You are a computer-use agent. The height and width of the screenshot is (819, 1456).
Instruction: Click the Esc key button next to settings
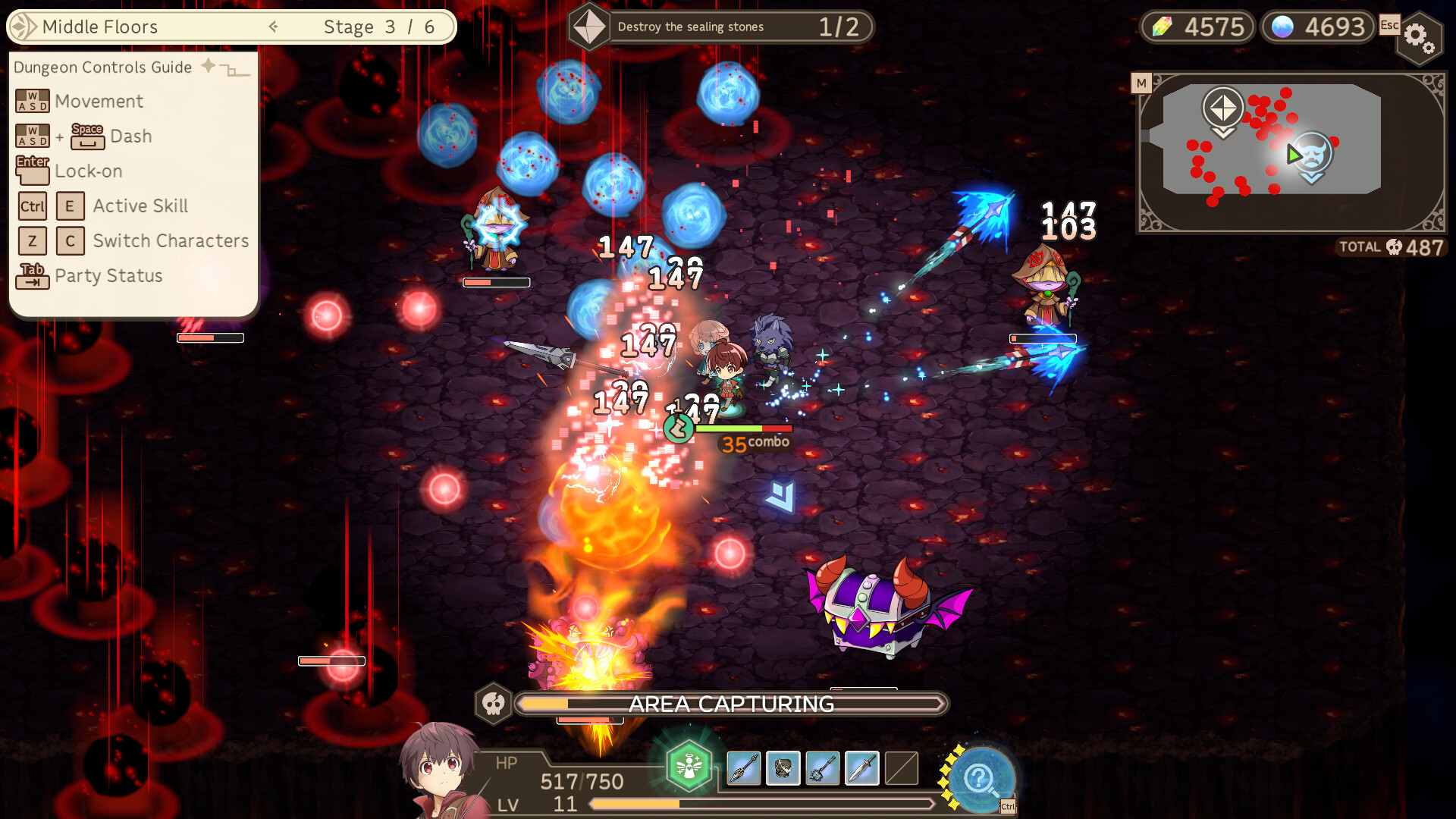coord(1389,25)
